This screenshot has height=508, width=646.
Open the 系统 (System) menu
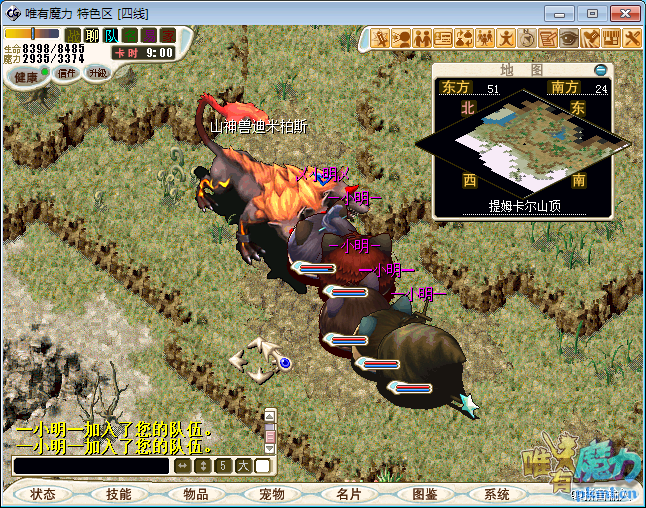click(497, 494)
